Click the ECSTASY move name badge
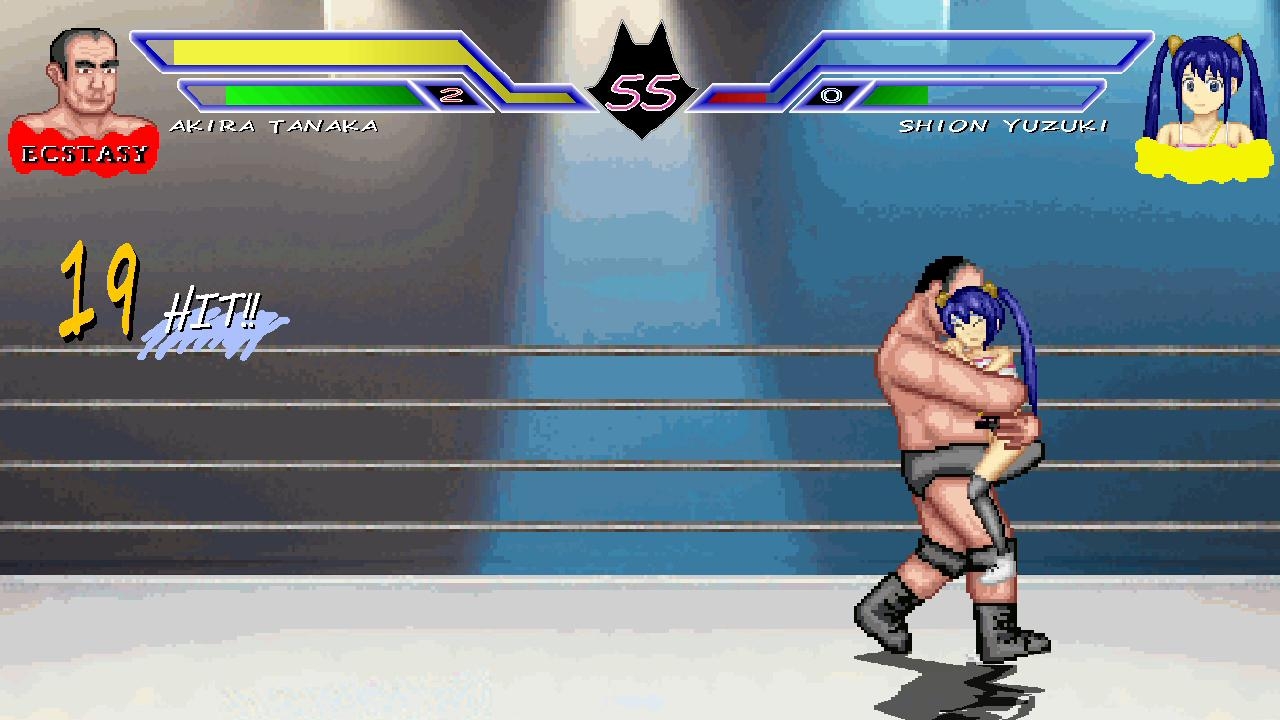The height and width of the screenshot is (720, 1280). (82, 152)
